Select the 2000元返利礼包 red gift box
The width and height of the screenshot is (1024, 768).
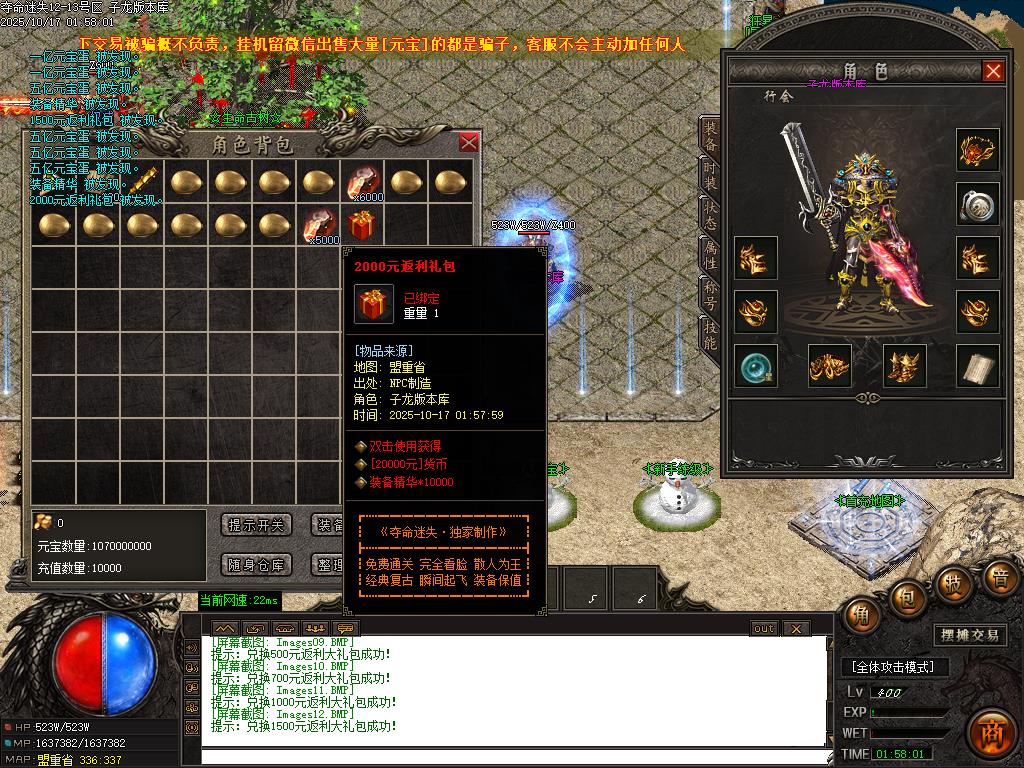pos(363,224)
